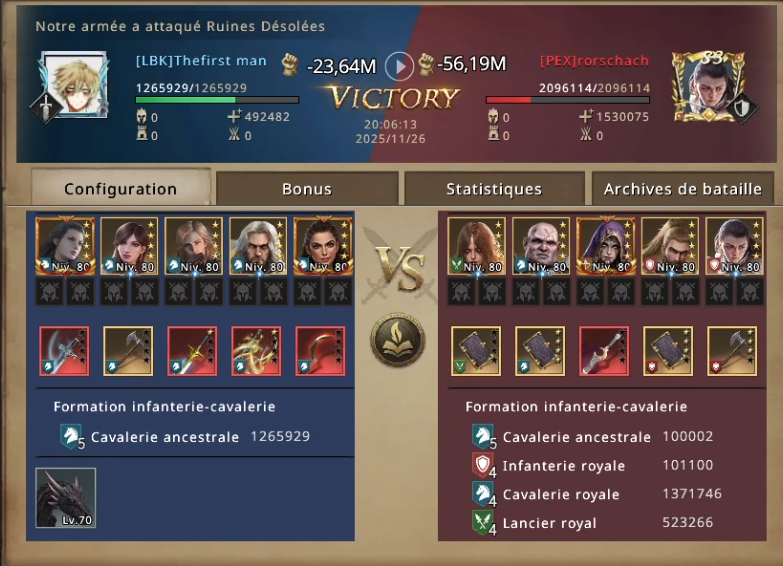Select the bald defender hero portrait
Screen dimensions: 783x566
pos(541,246)
